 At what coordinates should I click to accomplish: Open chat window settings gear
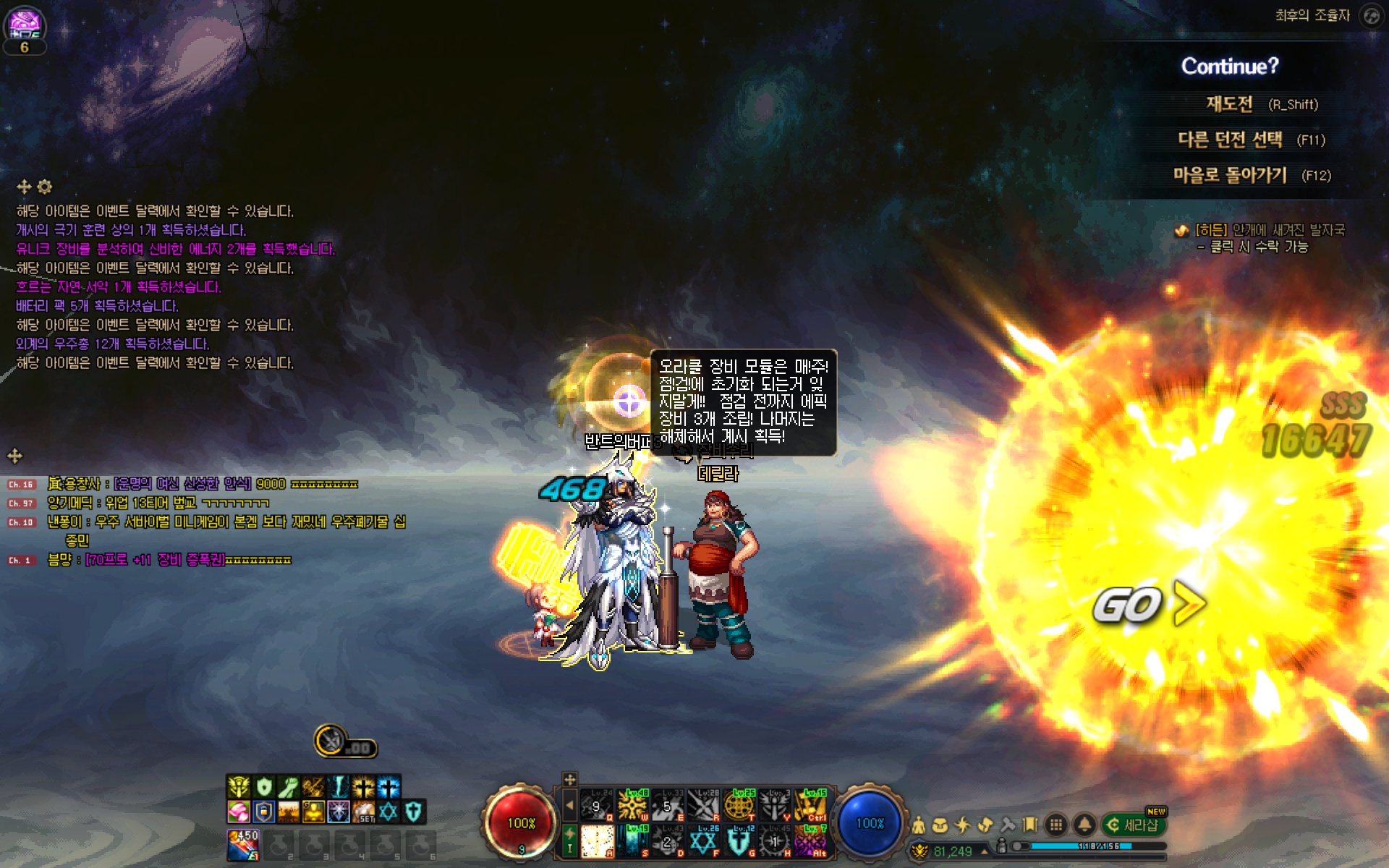[x=45, y=187]
